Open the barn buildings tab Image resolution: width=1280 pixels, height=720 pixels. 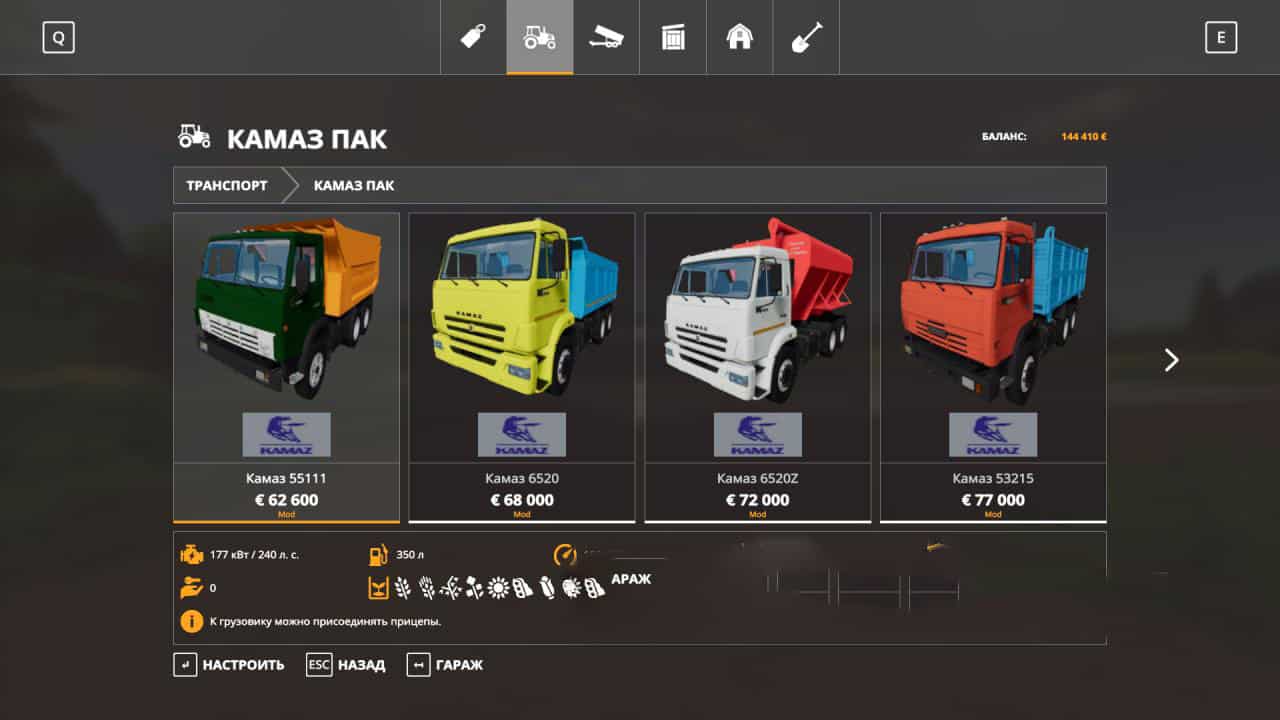pos(739,37)
